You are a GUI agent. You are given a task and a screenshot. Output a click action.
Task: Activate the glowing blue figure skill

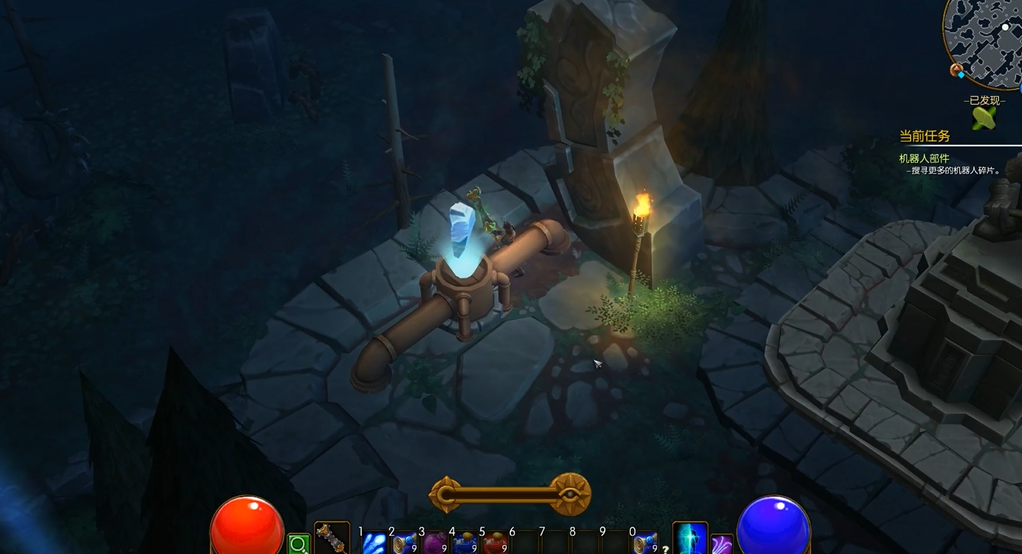click(690, 539)
